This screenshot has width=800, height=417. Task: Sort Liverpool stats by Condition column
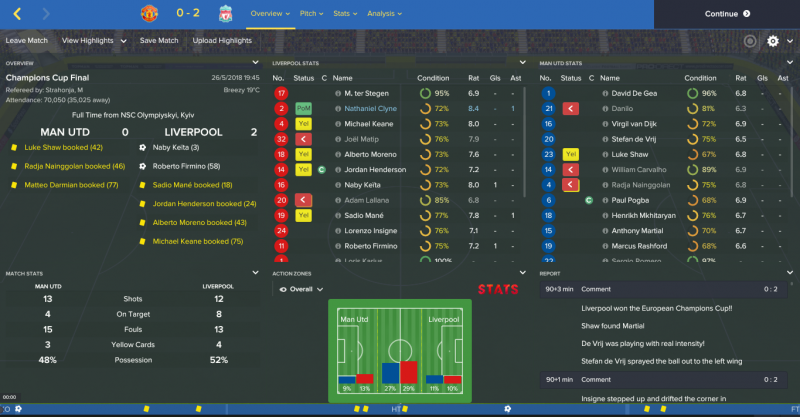click(433, 77)
